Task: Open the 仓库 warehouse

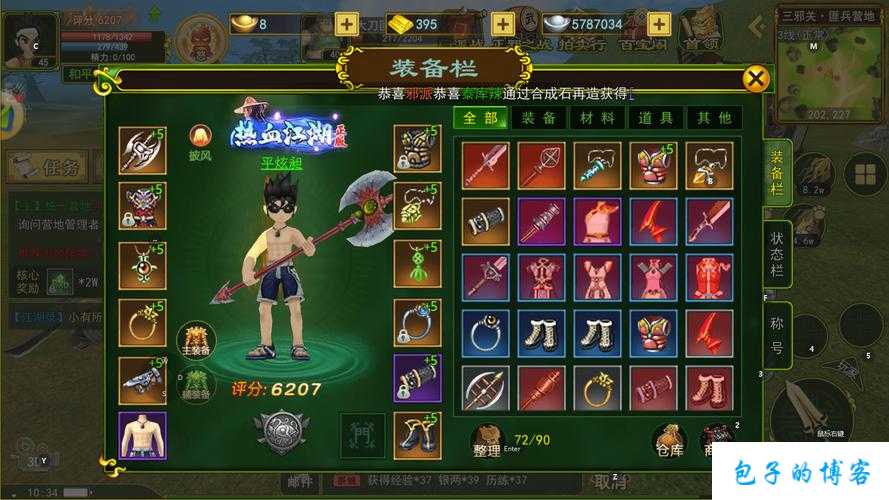Action: tap(669, 440)
